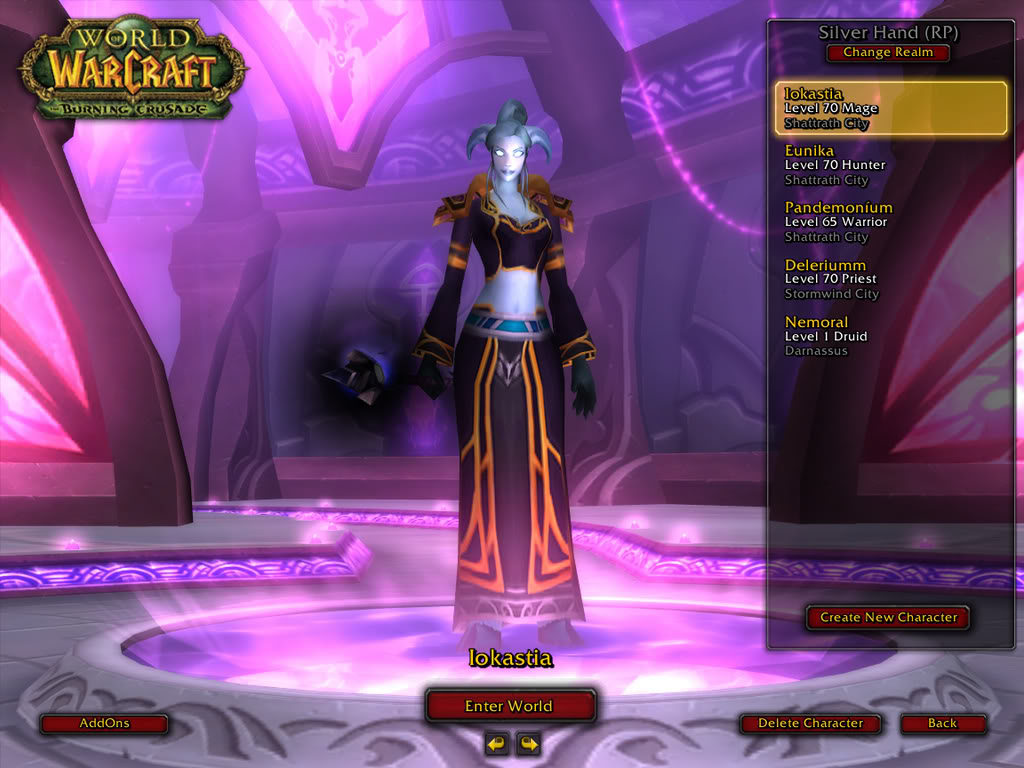Viewport: 1024px width, 768px height.
Task: Choose Eunika the level 70 Hunter
Action: tap(890, 165)
